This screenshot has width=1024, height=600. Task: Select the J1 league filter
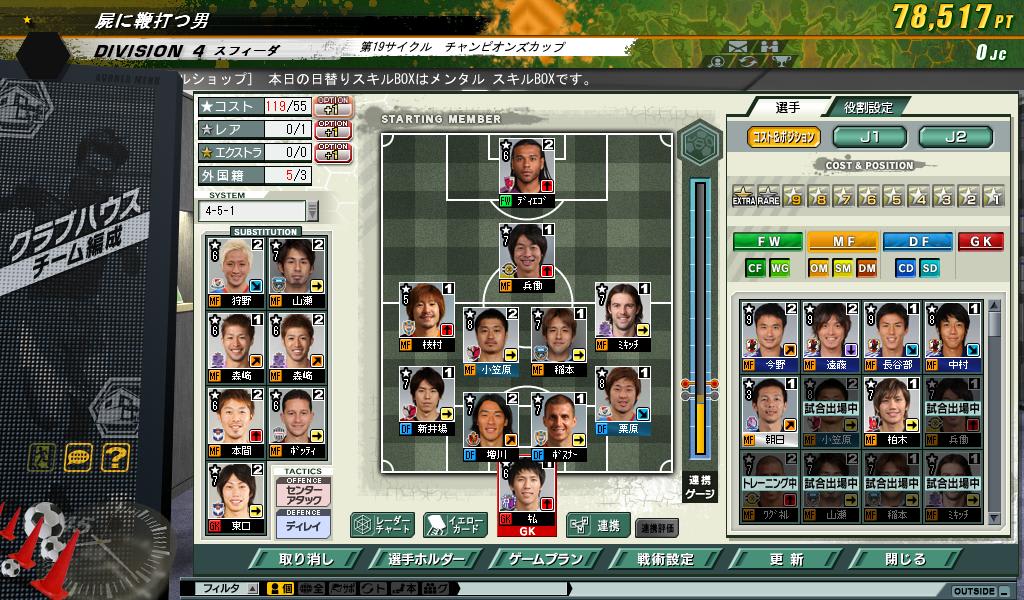[x=870, y=137]
